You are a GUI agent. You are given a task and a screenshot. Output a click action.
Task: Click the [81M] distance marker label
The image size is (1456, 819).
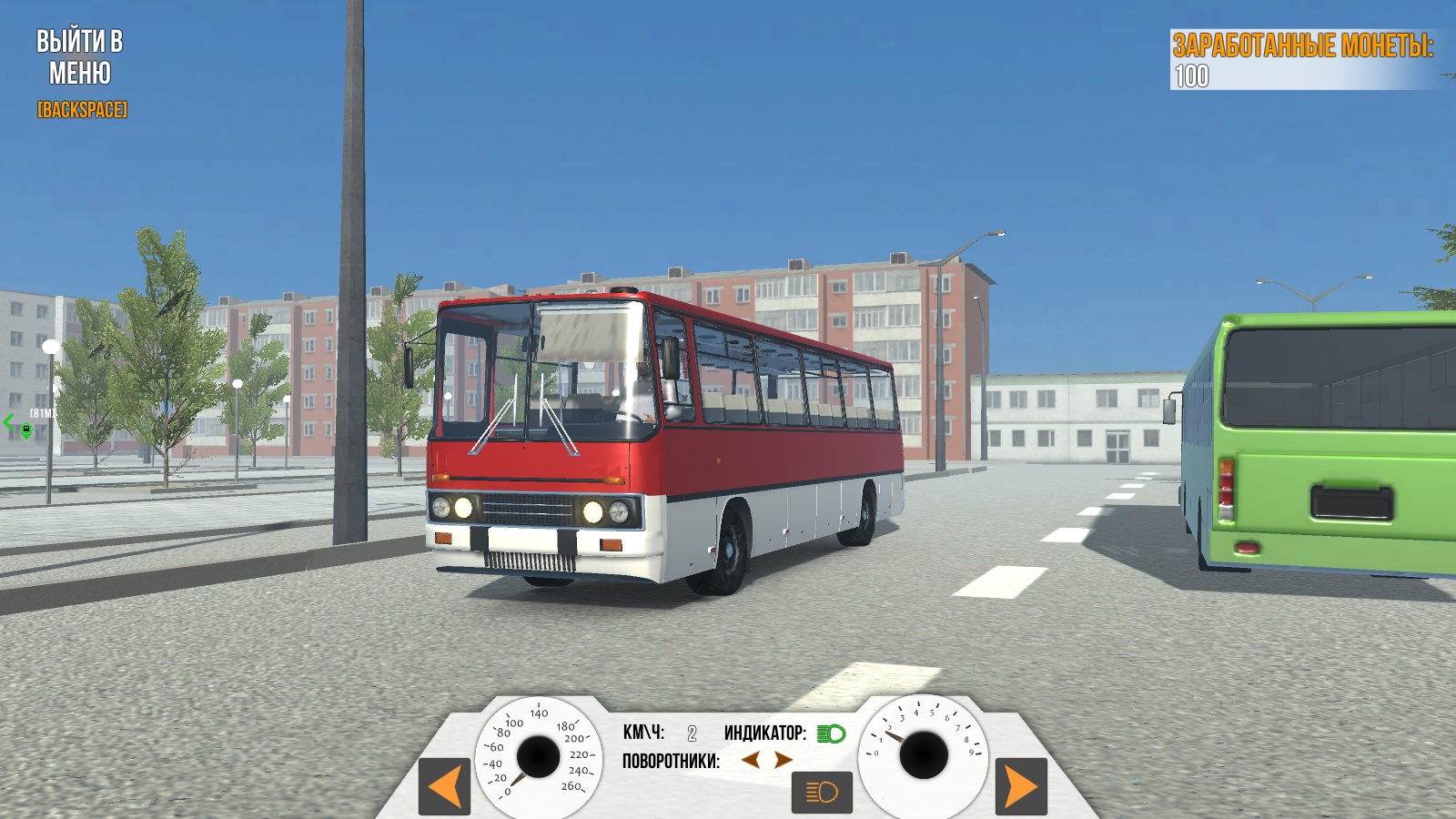[40, 412]
